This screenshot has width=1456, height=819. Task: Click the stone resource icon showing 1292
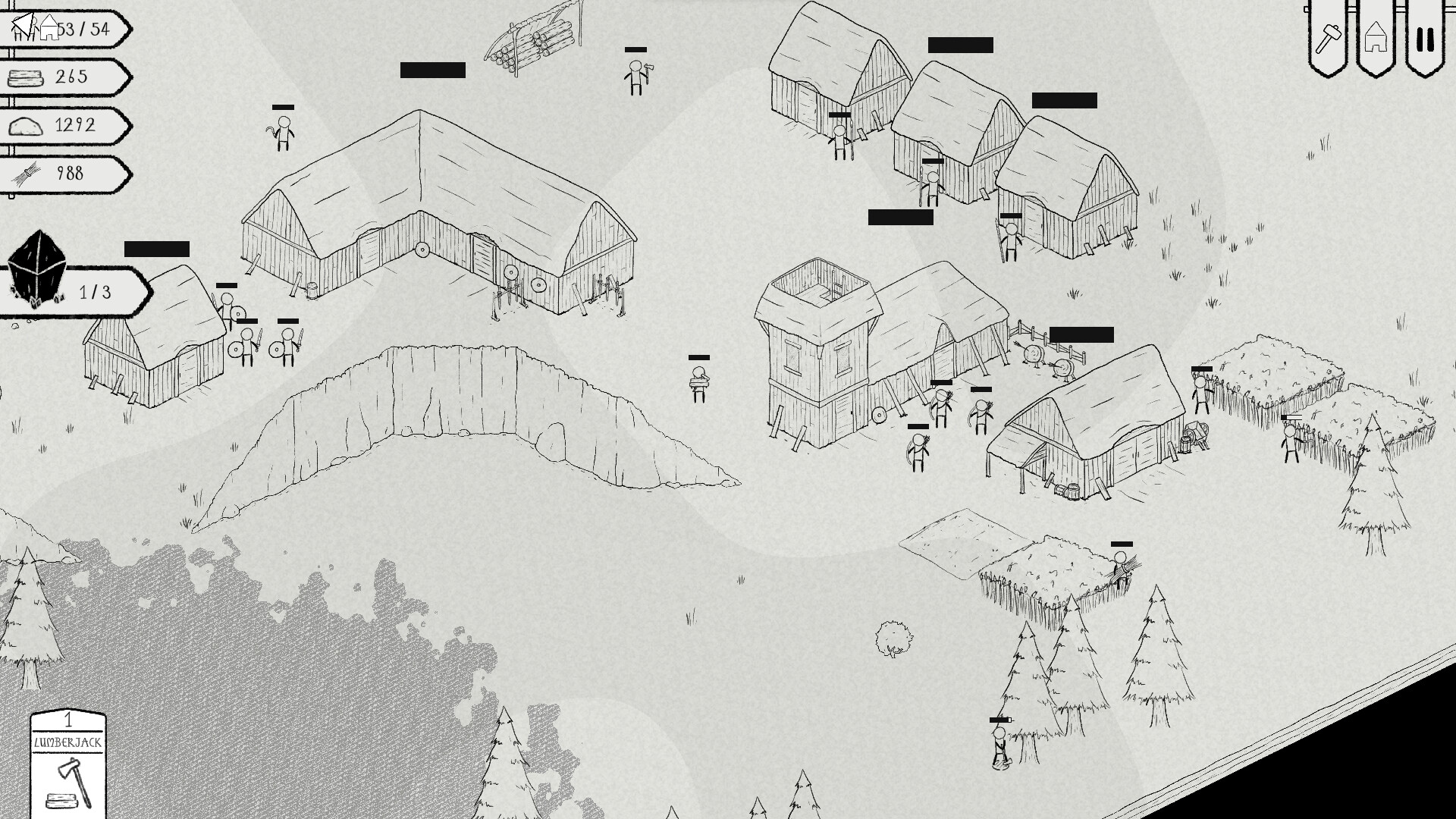[x=24, y=125]
